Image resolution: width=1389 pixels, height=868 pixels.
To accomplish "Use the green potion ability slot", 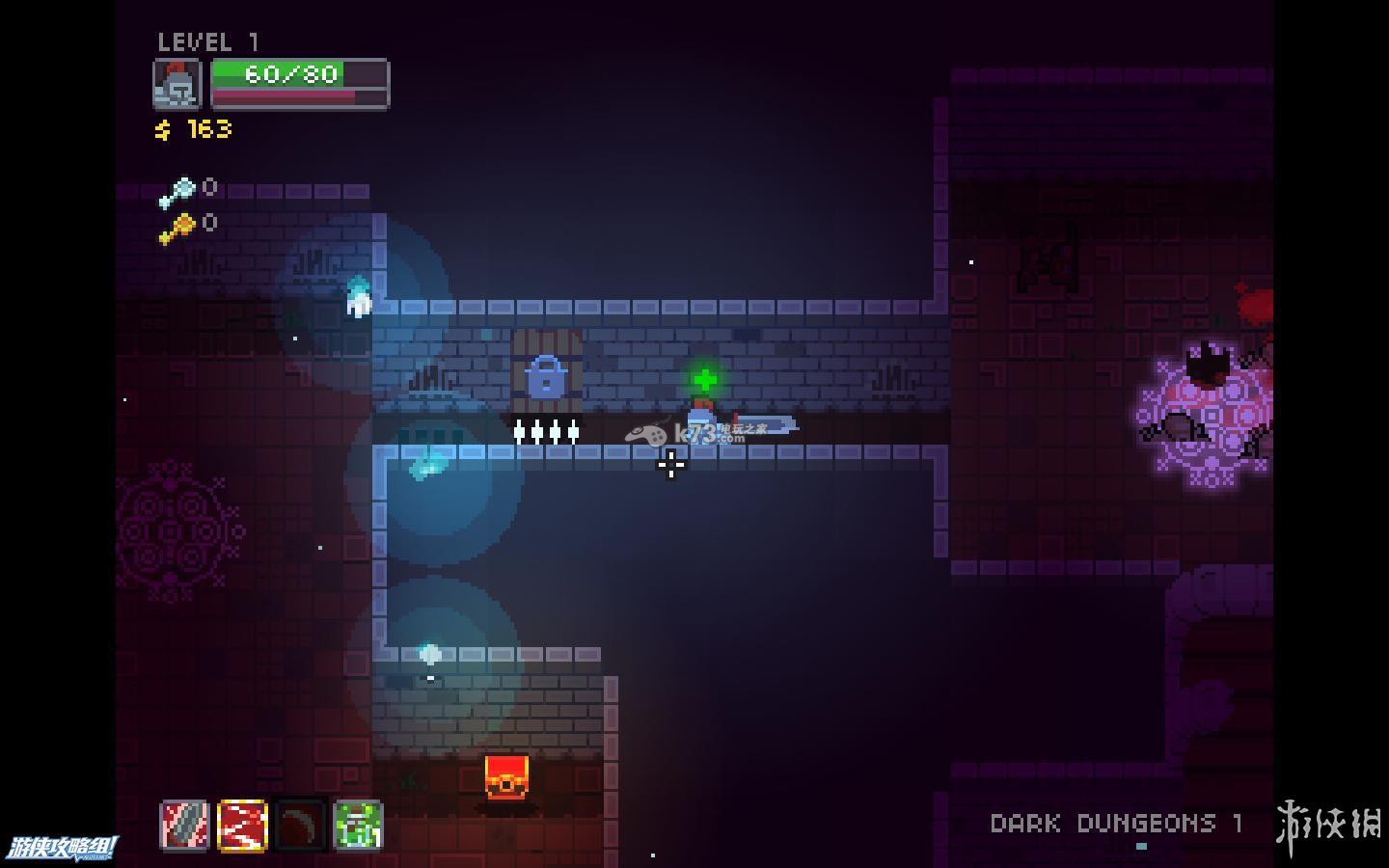I will click(x=358, y=826).
